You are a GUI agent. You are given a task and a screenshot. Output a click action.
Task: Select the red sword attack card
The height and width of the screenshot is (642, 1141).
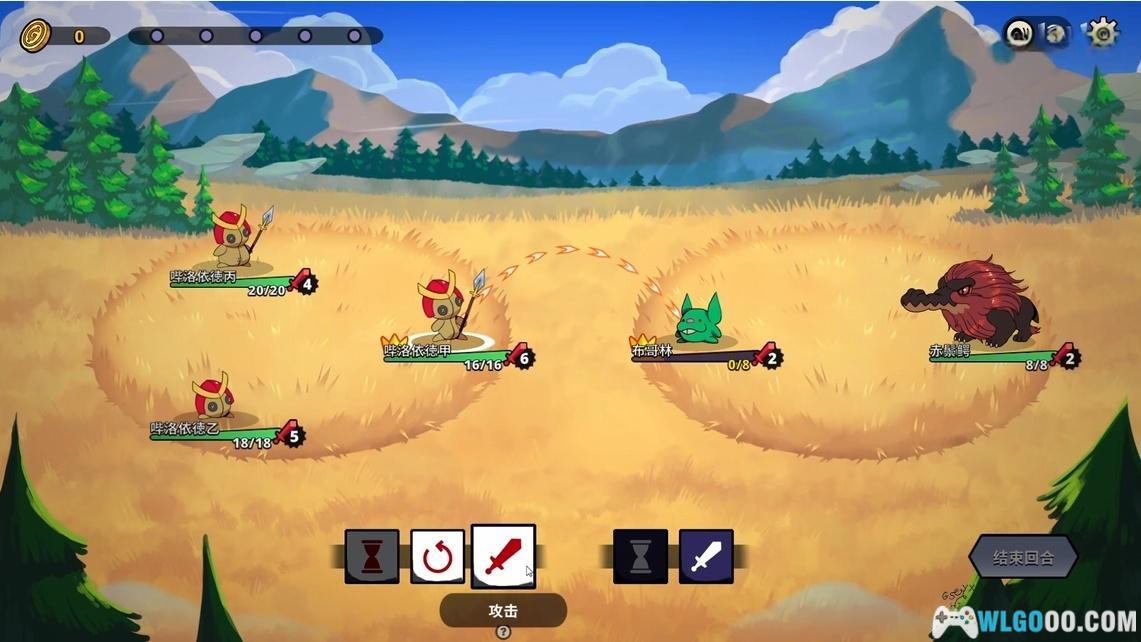click(503, 556)
